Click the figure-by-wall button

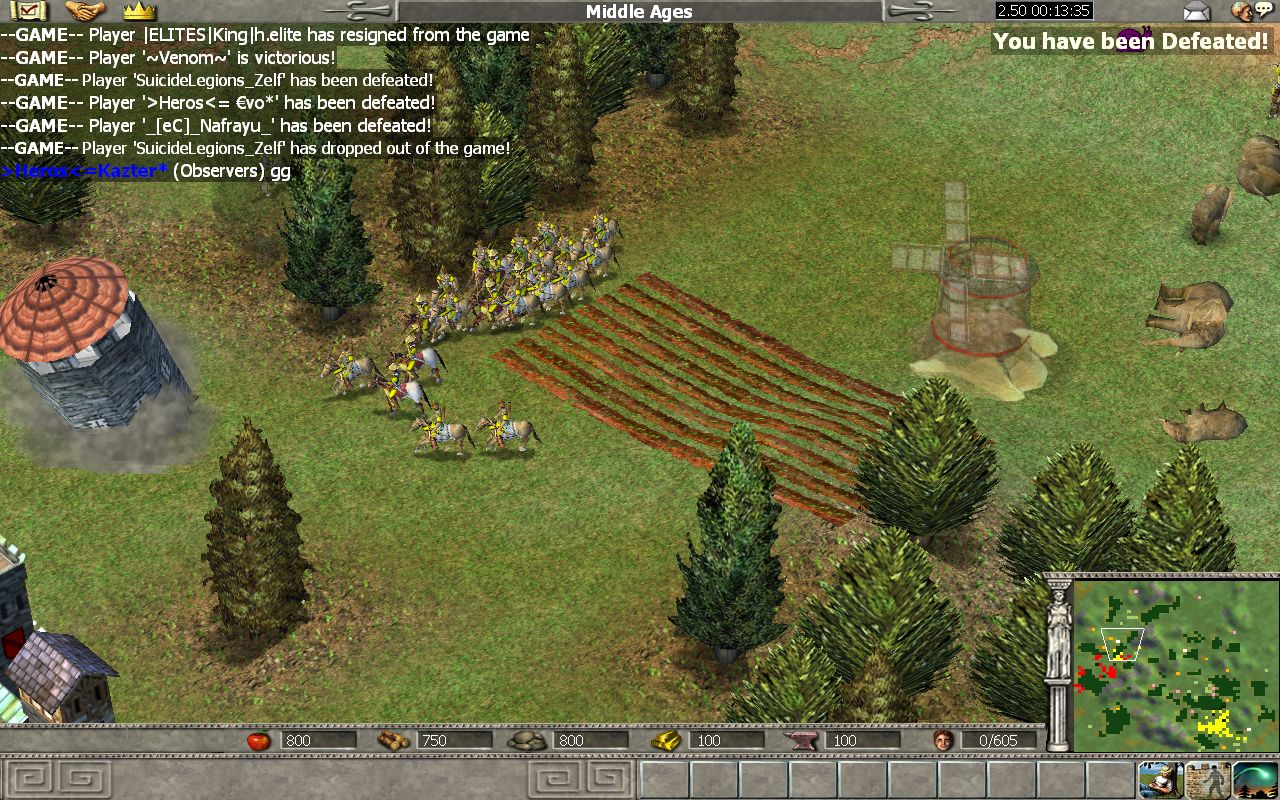click(1208, 779)
